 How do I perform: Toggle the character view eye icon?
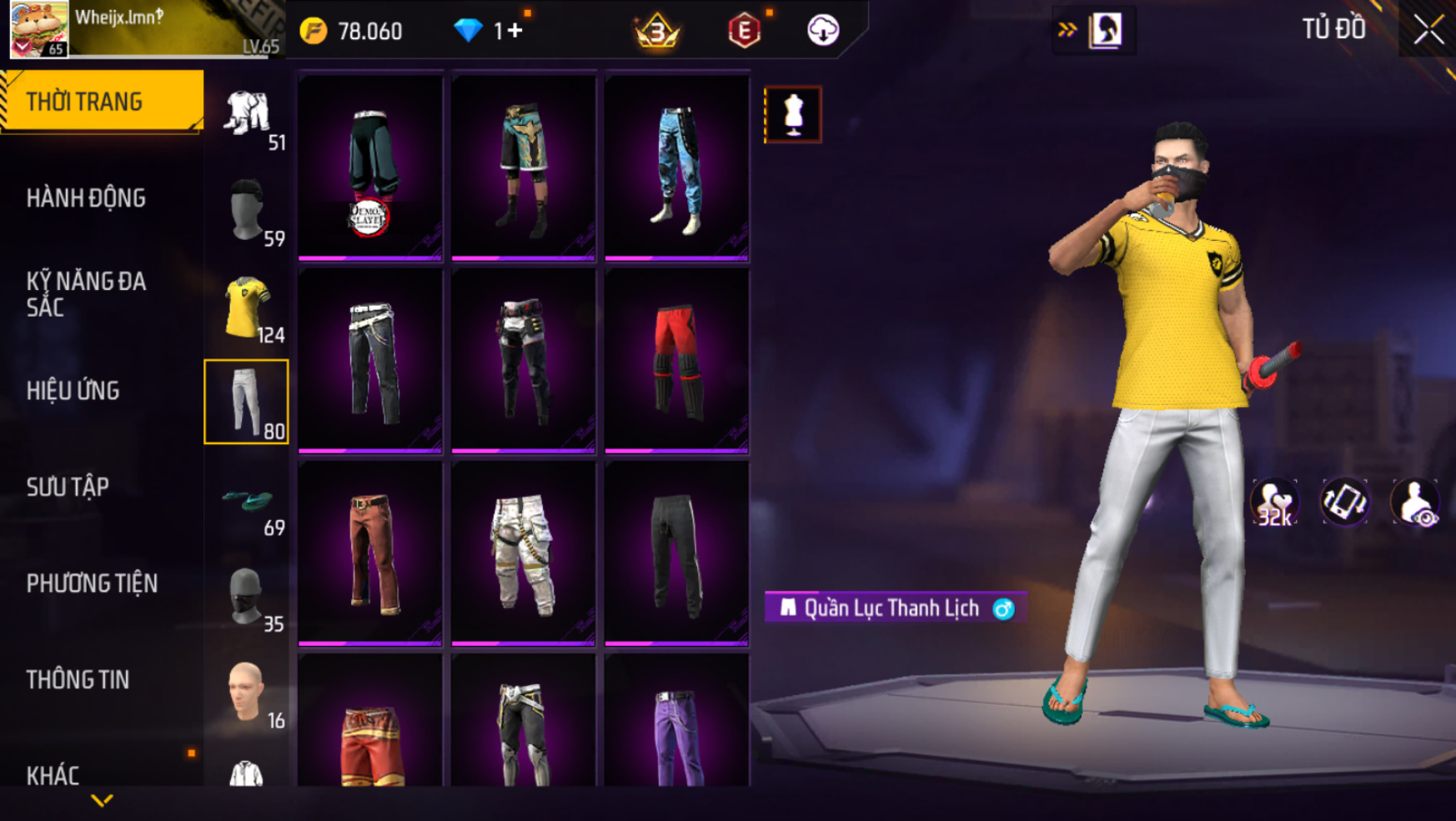click(x=1414, y=503)
